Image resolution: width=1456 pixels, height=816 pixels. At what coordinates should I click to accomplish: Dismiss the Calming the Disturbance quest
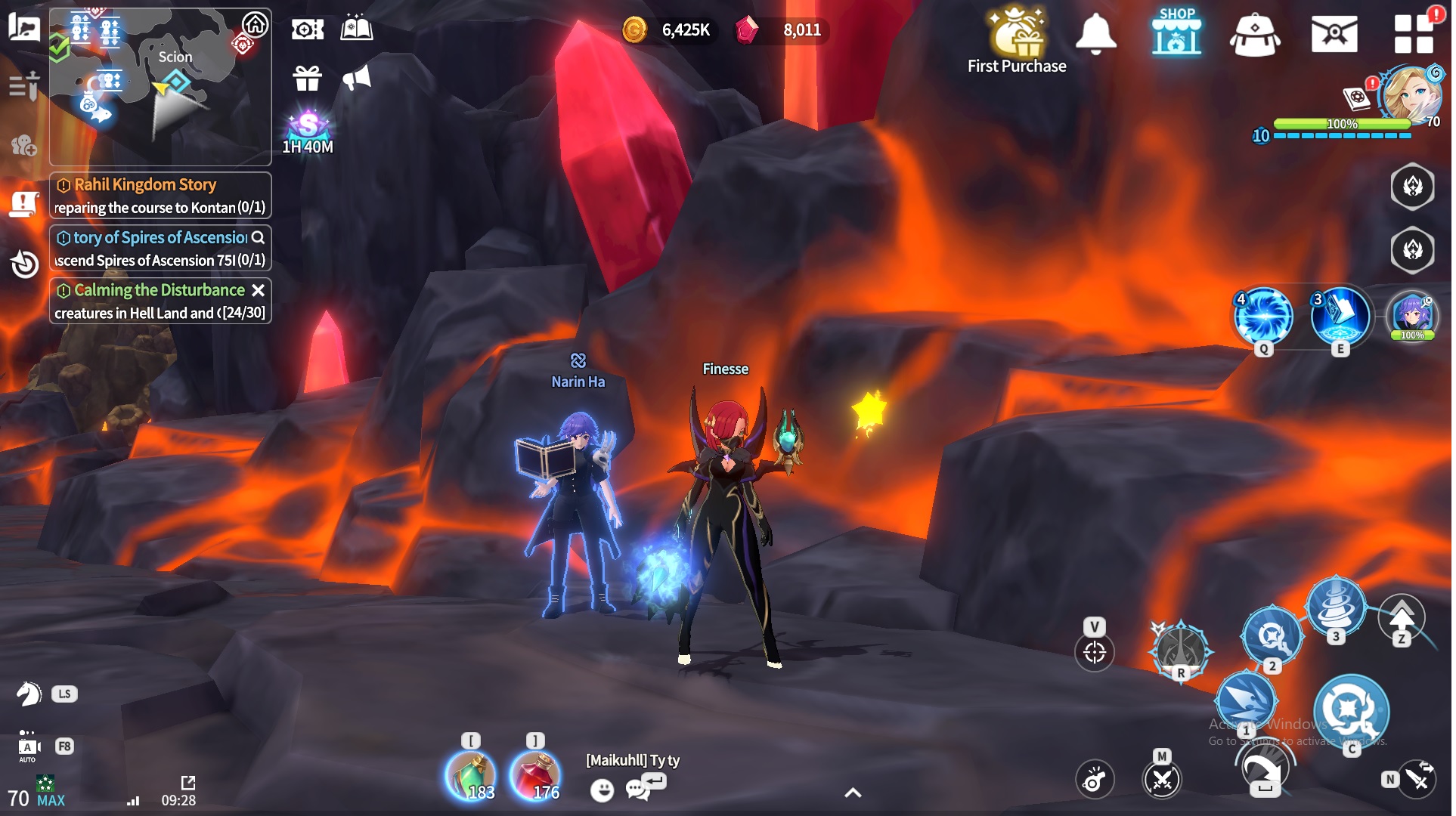tap(257, 290)
